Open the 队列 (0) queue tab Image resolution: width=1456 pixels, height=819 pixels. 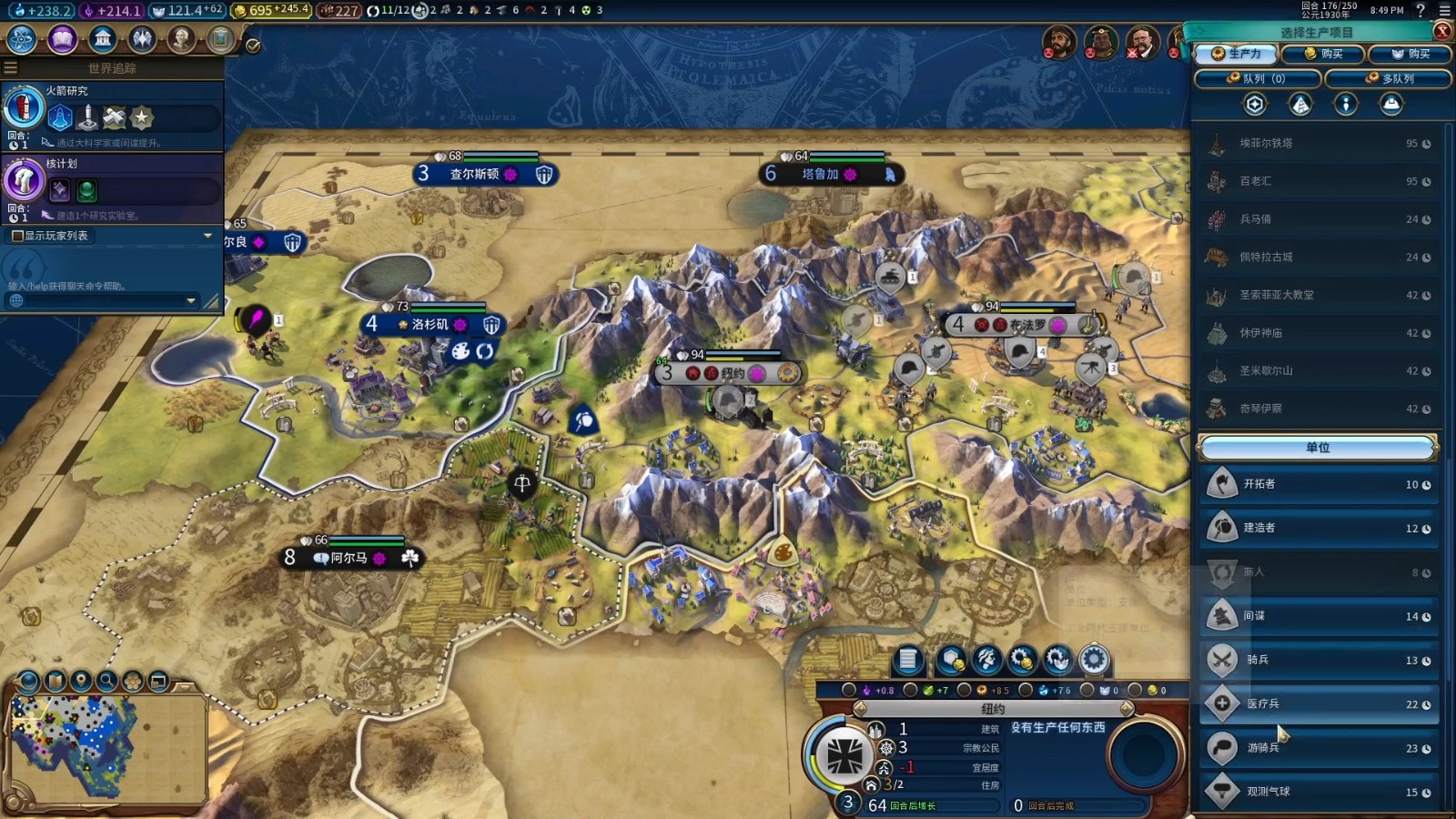pos(1256,78)
